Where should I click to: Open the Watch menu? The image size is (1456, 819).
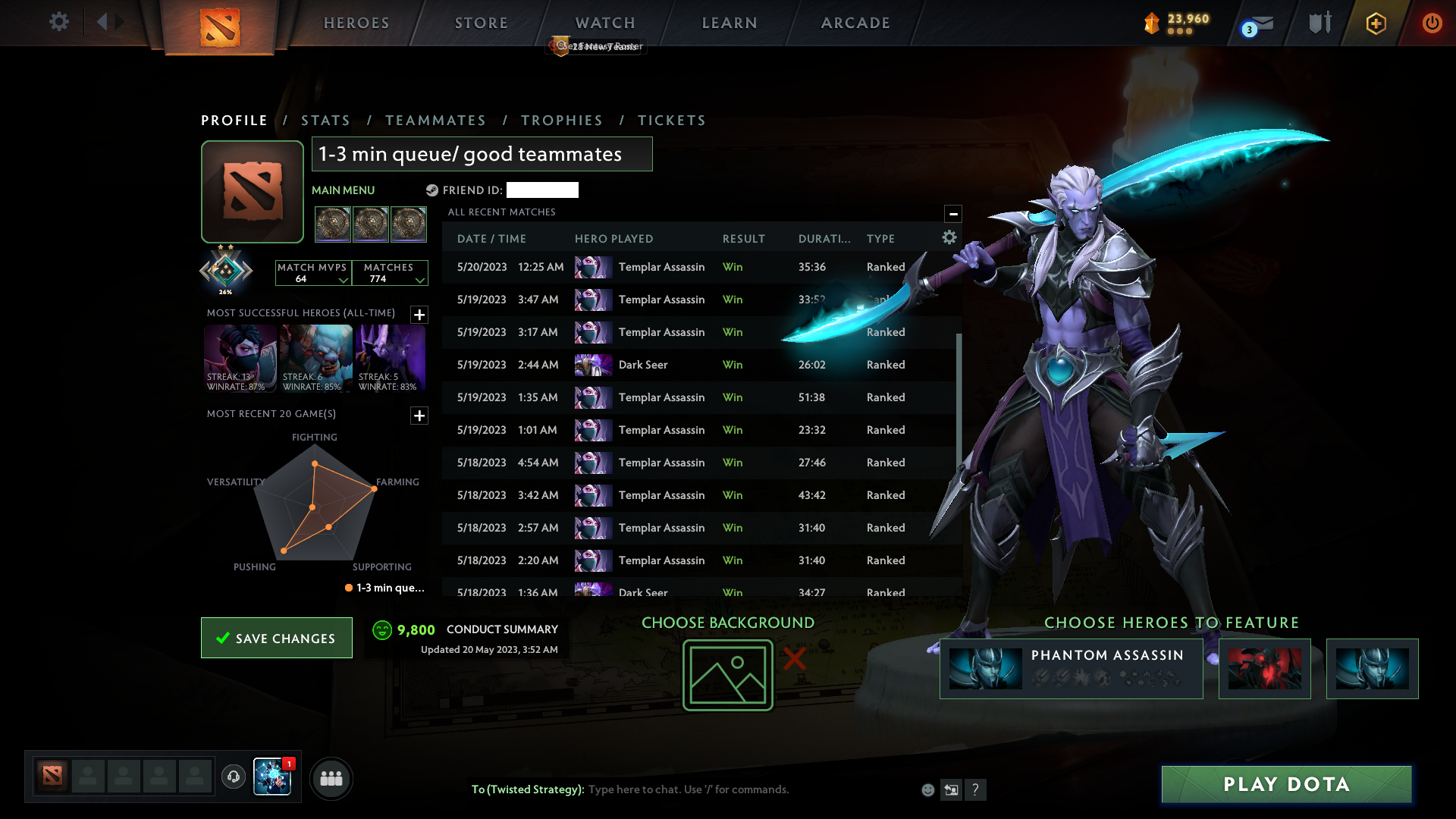click(x=604, y=22)
